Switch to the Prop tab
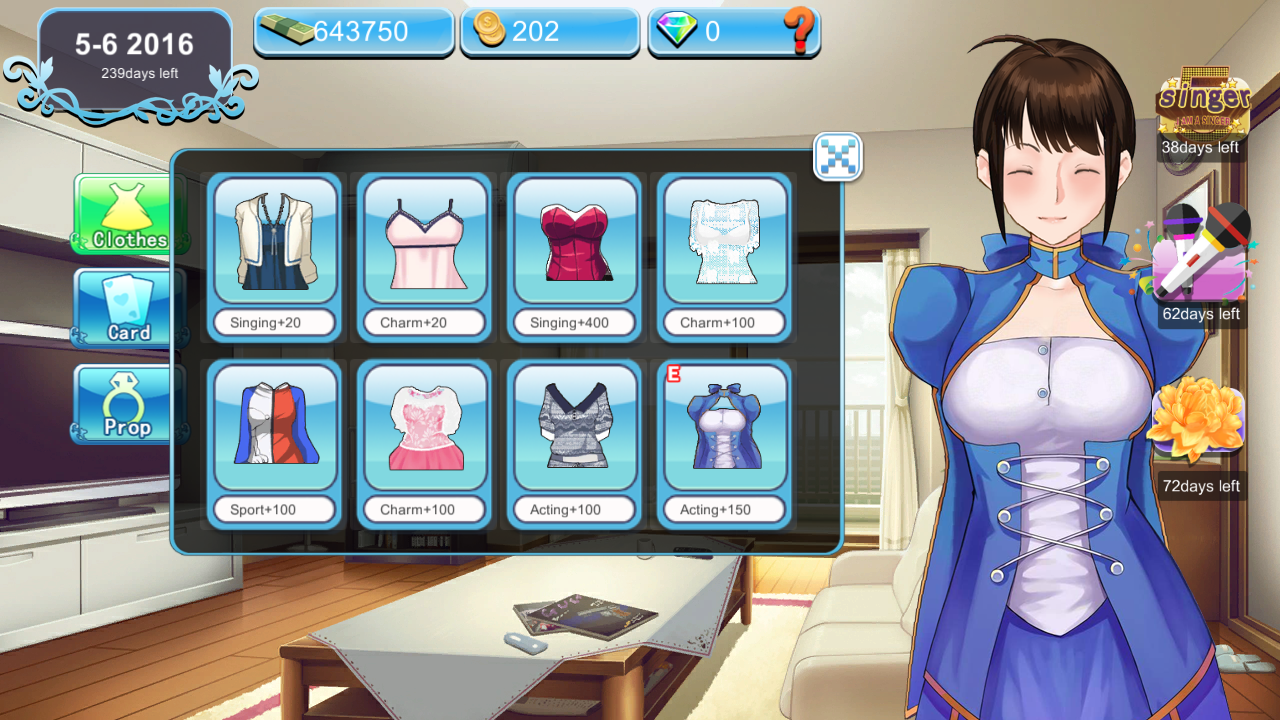 [128, 404]
